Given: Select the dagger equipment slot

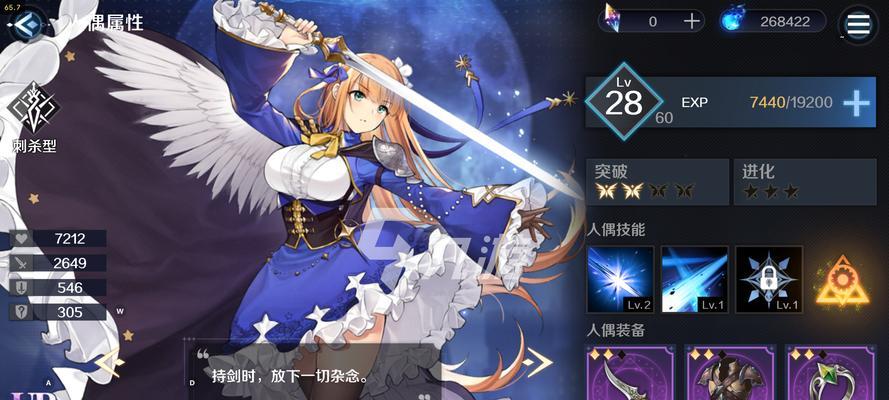Looking at the screenshot, I should click(x=619, y=376).
